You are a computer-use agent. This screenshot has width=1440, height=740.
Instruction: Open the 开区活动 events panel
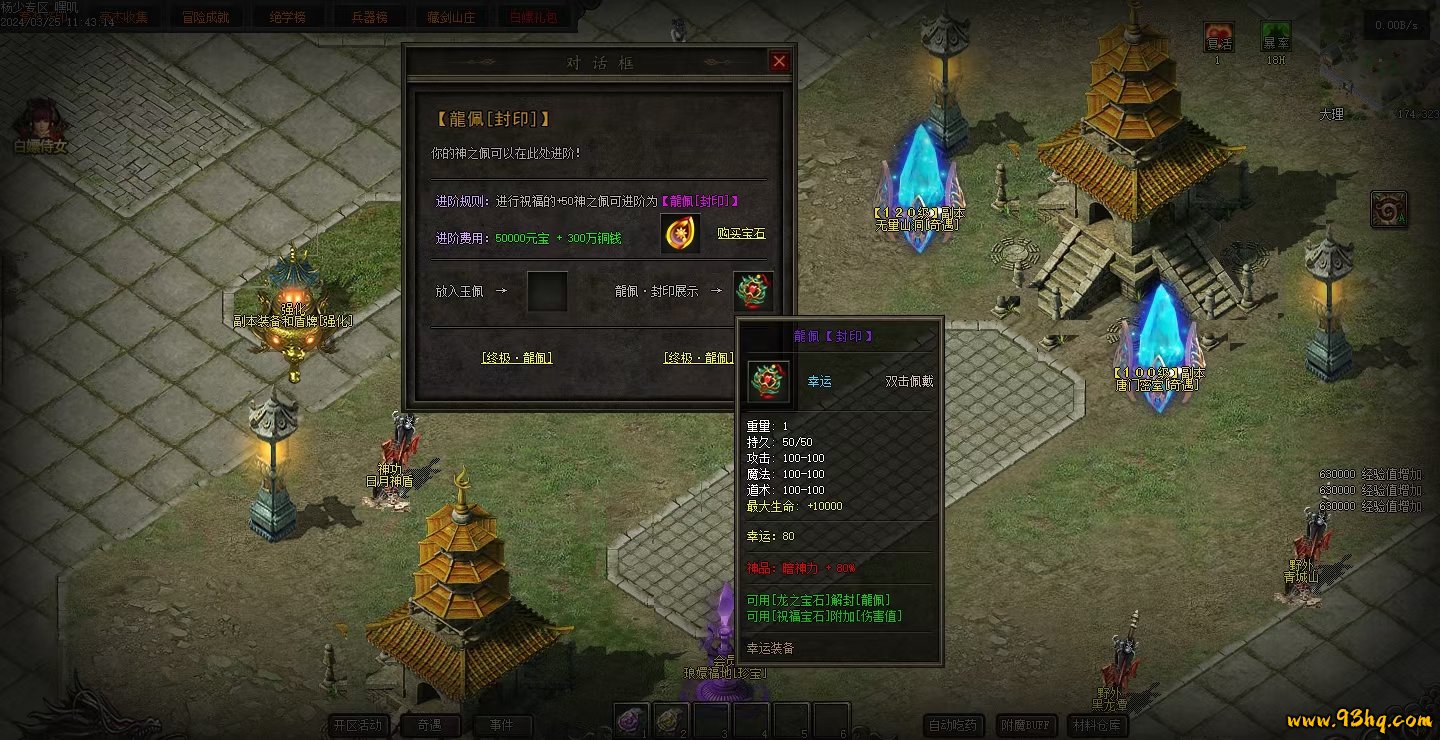coord(359,725)
